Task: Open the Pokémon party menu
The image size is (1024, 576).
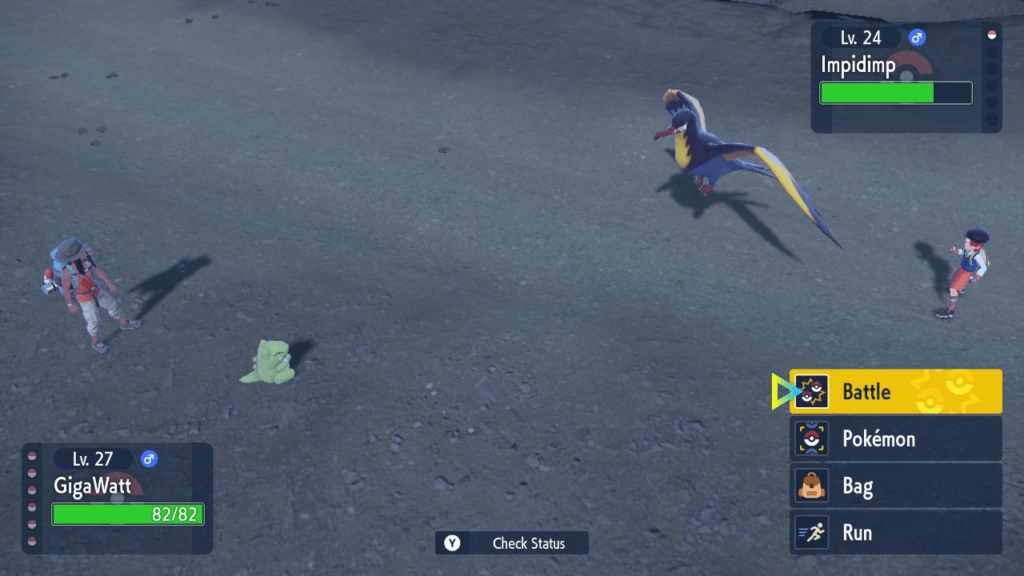Action: [x=896, y=439]
